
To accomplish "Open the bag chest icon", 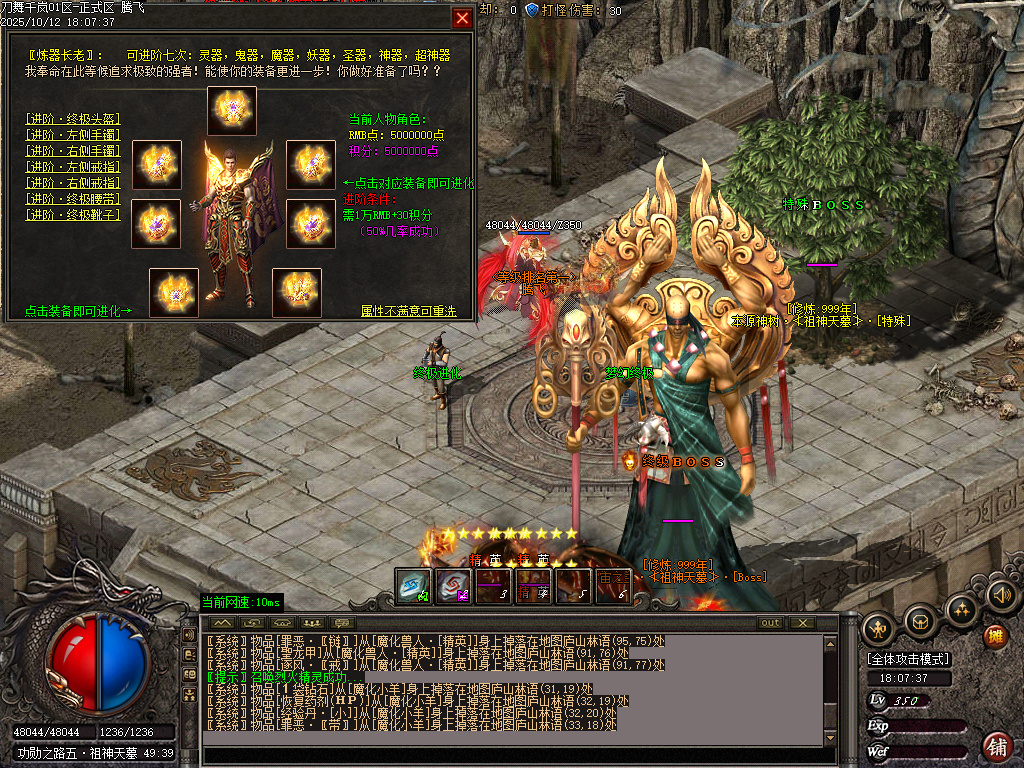I will [x=920, y=622].
